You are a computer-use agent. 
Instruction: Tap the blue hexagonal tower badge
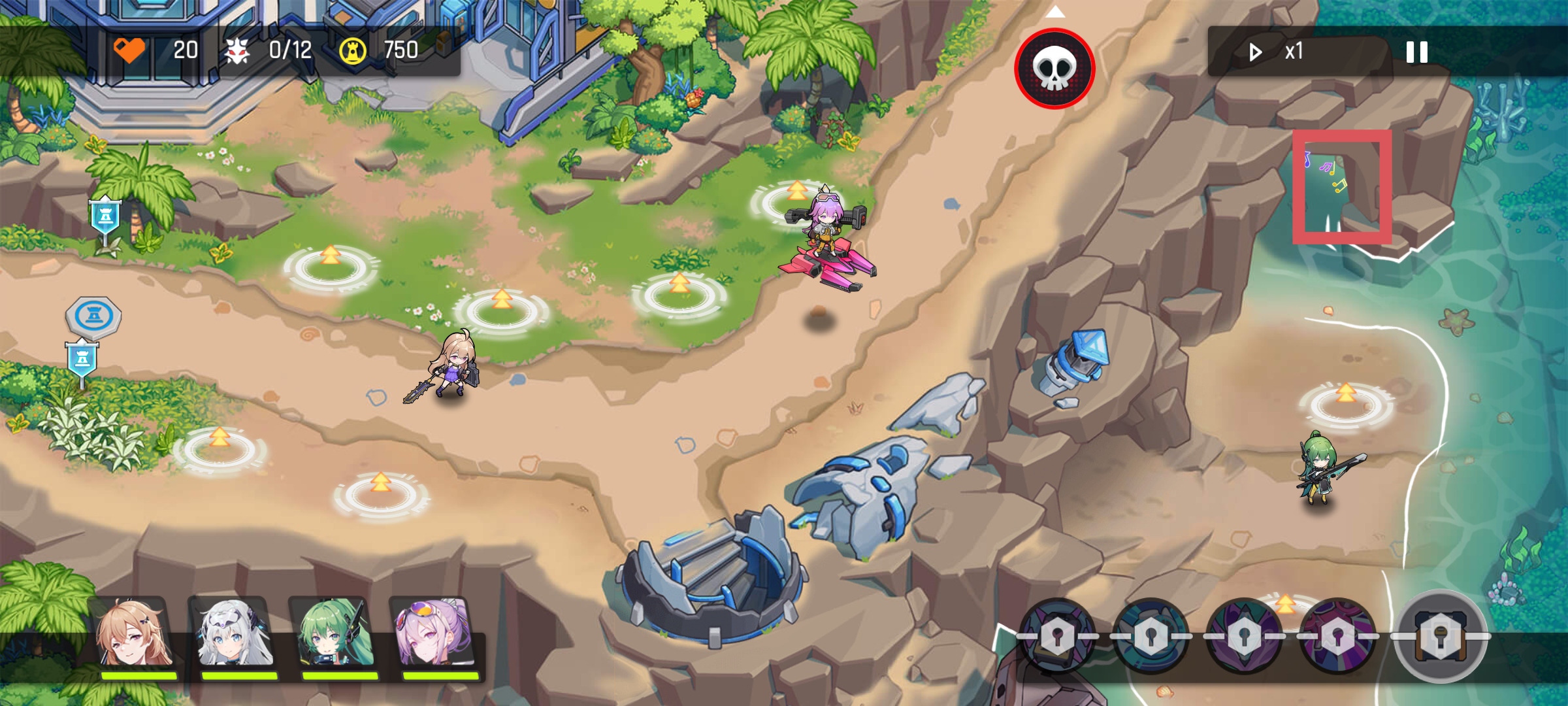[93, 316]
